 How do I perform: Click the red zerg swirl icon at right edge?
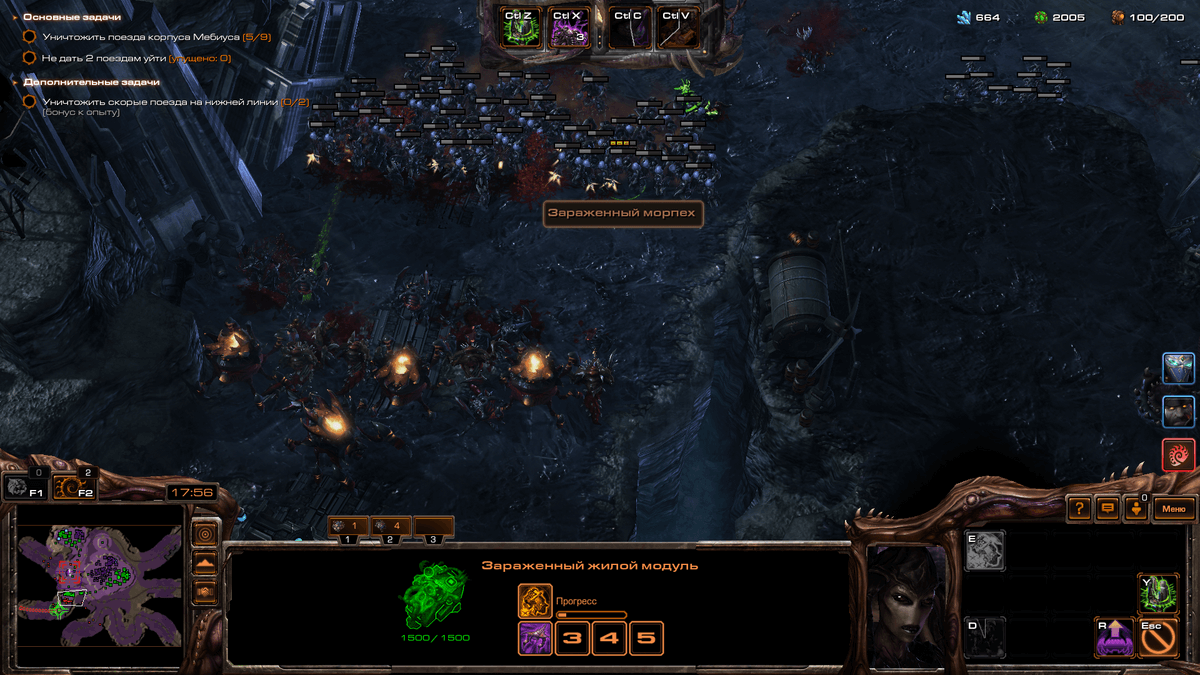(x=1179, y=455)
